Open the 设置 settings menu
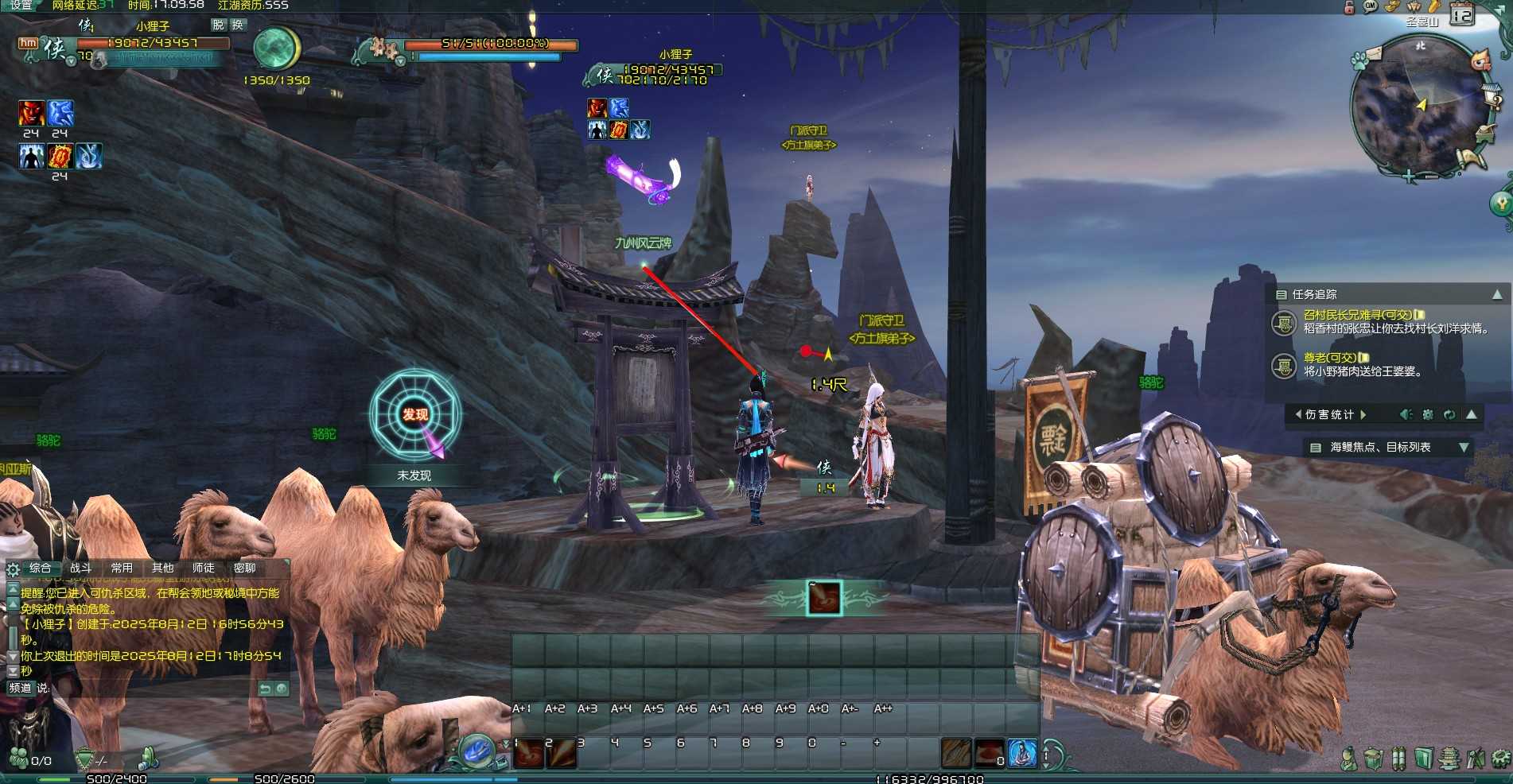 pyautogui.click(x=21, y=5)
